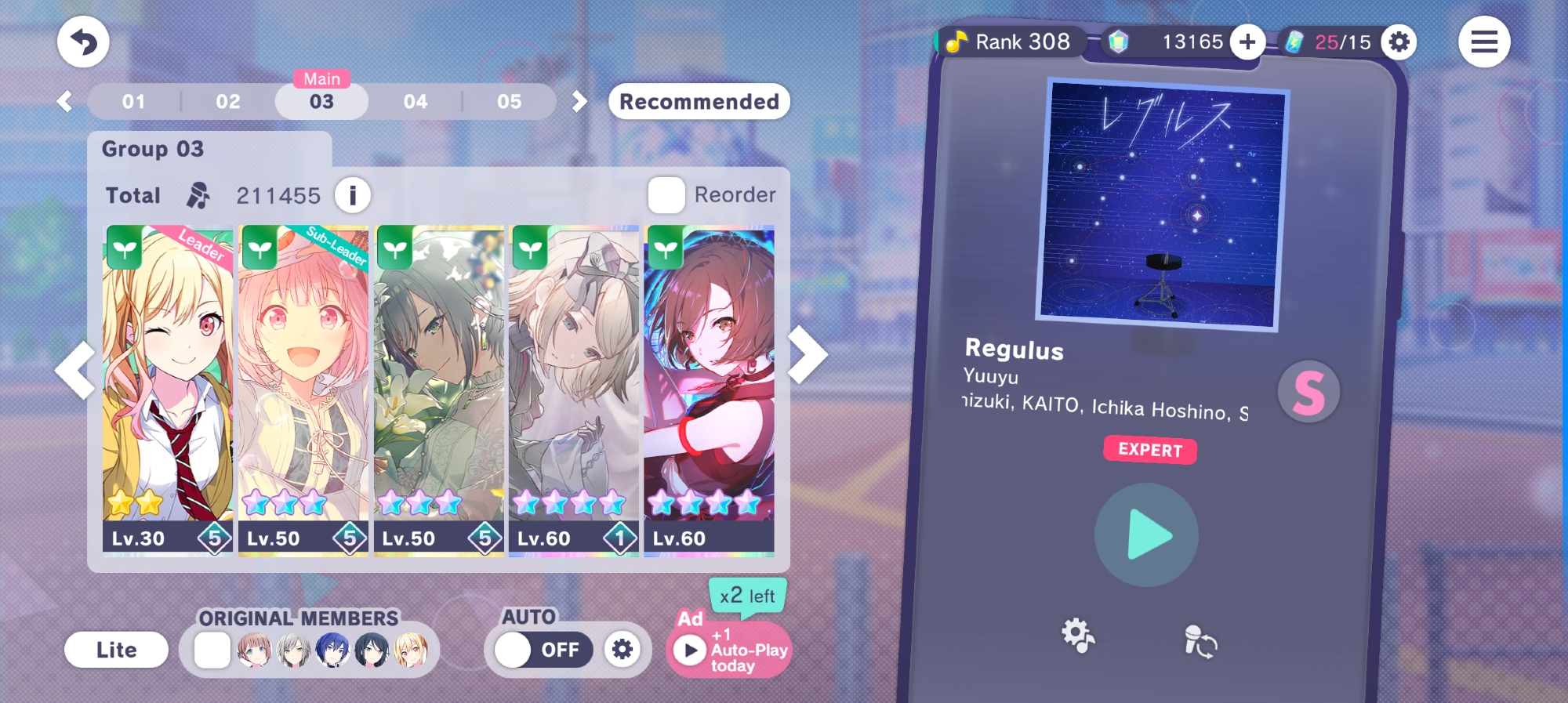Select group tab 04

[x=416, y=102]
